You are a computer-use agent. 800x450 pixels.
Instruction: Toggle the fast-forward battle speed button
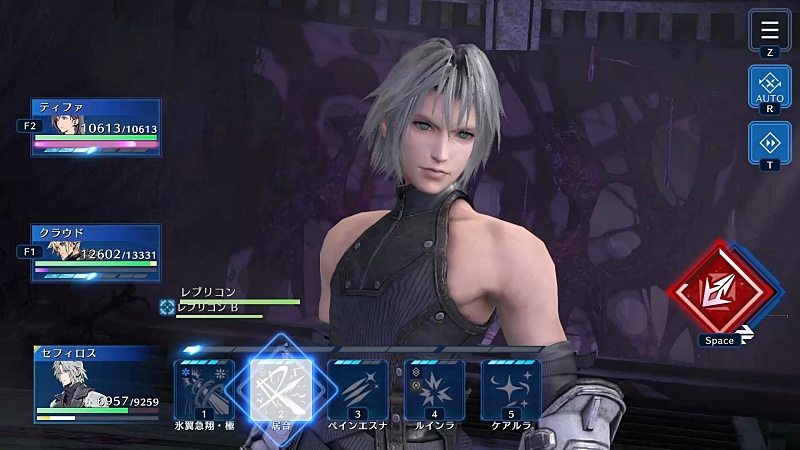769,143
